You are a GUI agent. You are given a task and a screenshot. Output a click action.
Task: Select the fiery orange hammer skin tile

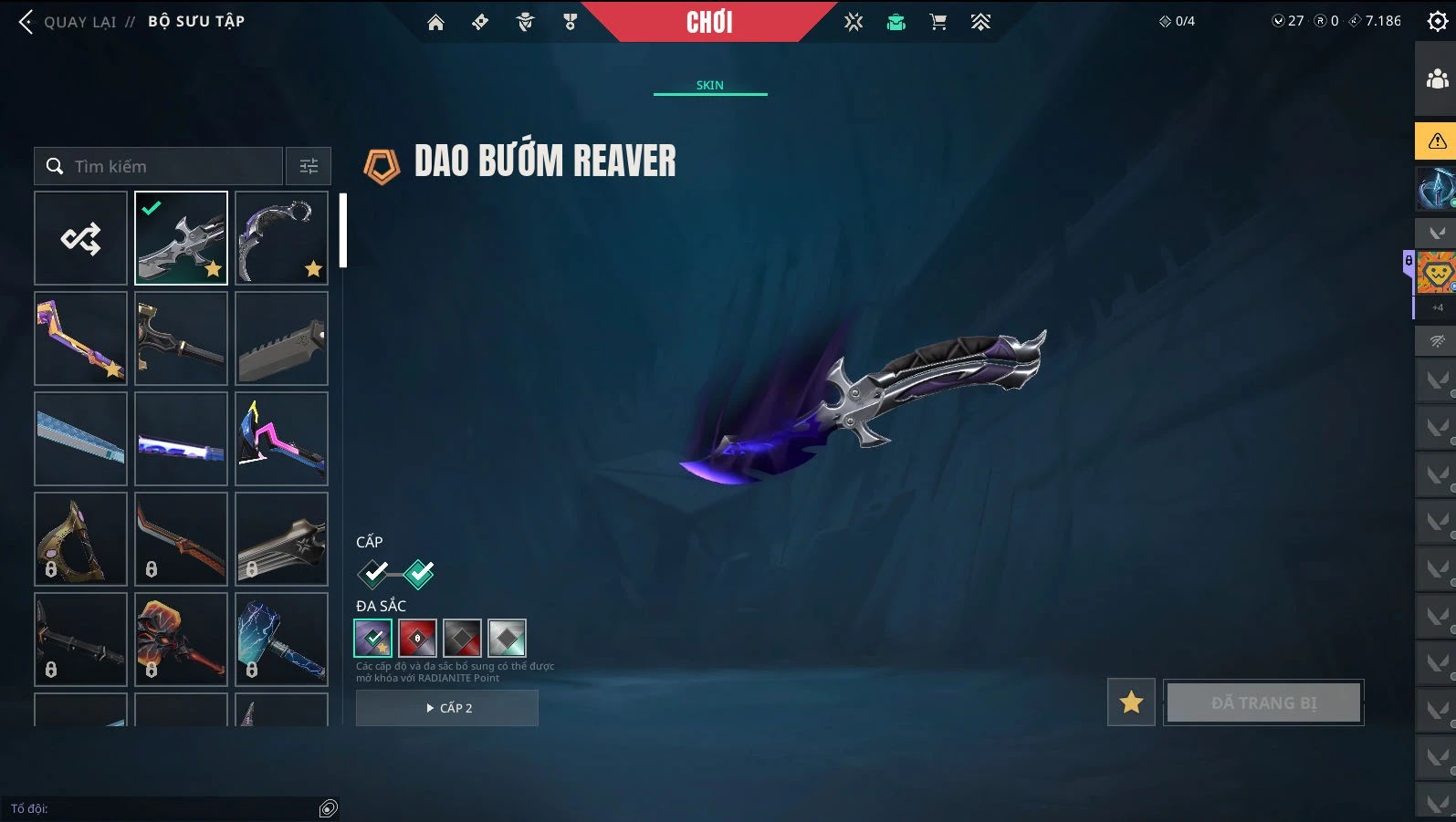(x=181, y=640)
